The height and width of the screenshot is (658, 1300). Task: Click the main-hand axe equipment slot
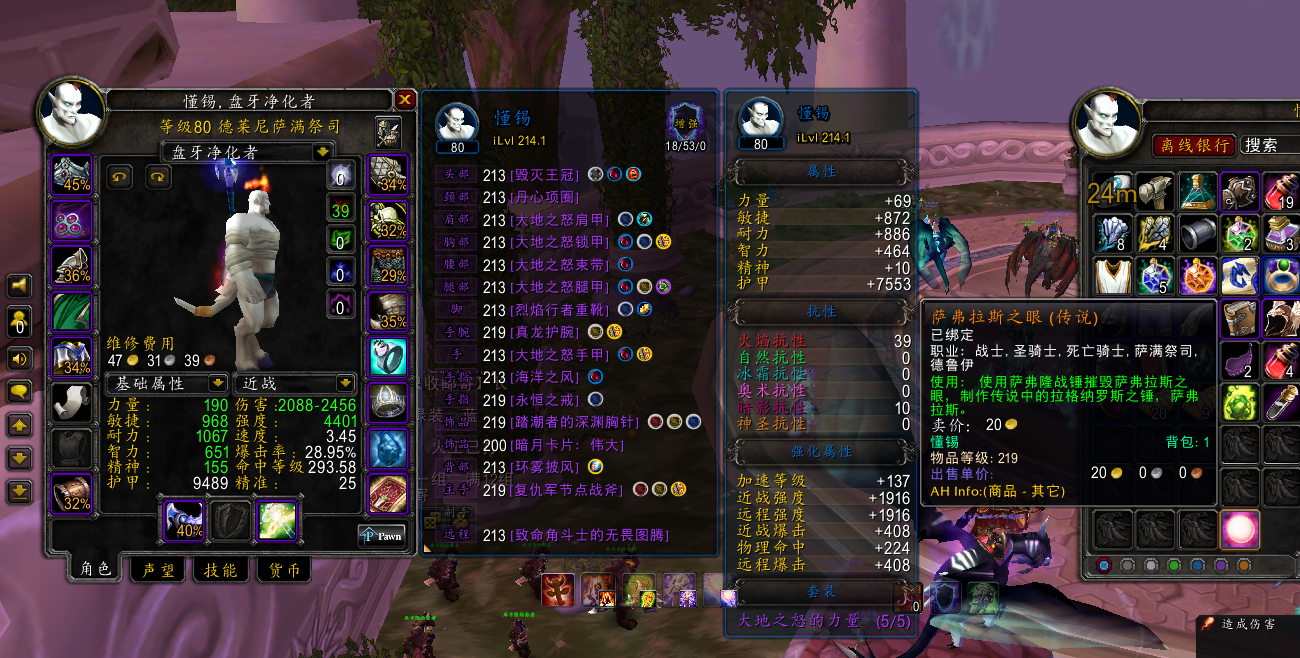coord(182,520)
